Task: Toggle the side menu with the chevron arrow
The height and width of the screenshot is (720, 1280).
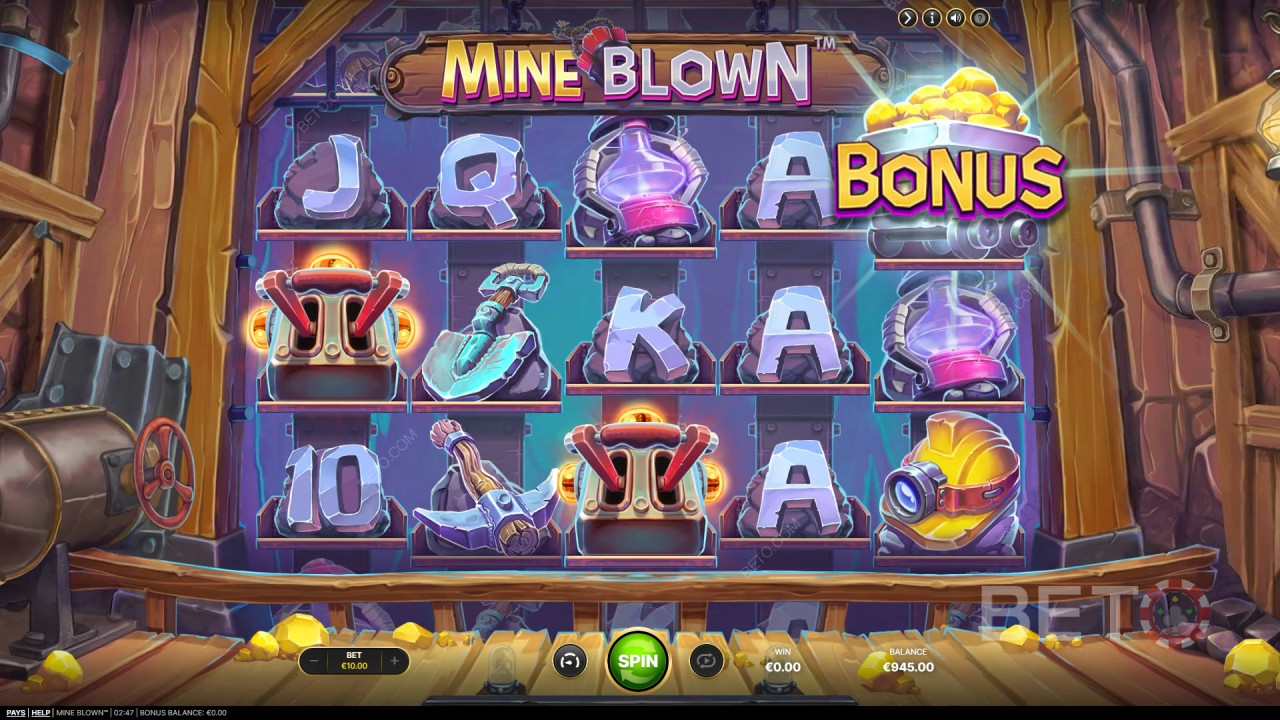Action: 908,17
